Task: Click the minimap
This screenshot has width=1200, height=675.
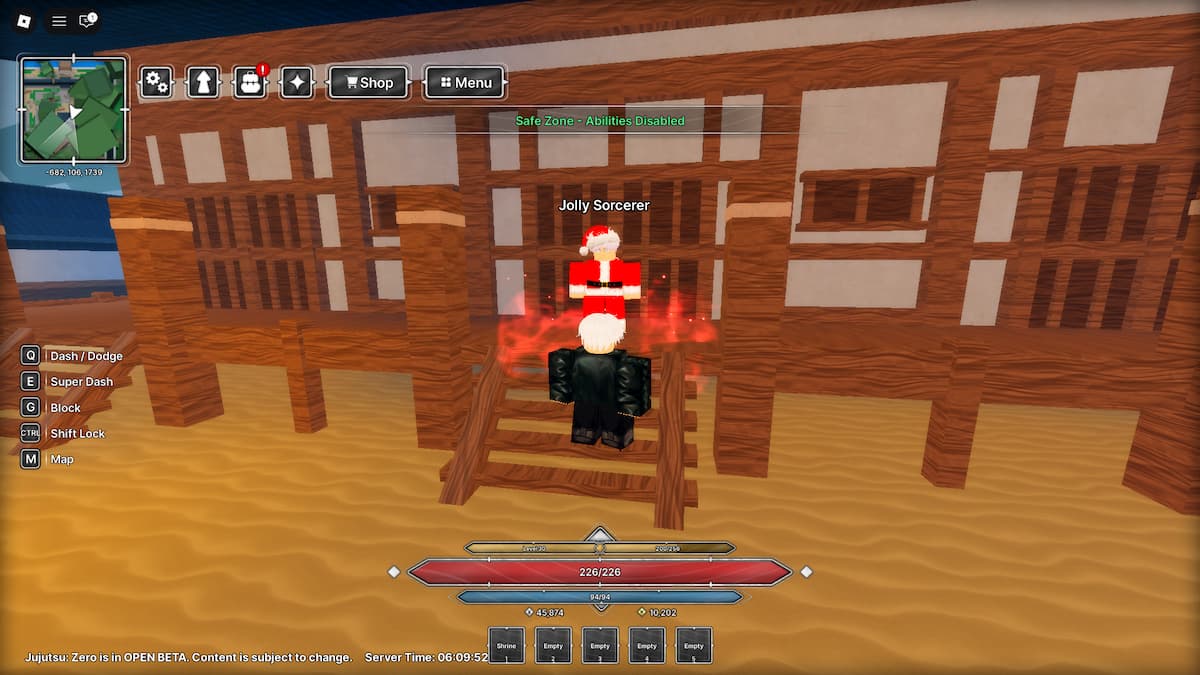Action: tap(74, 109)
